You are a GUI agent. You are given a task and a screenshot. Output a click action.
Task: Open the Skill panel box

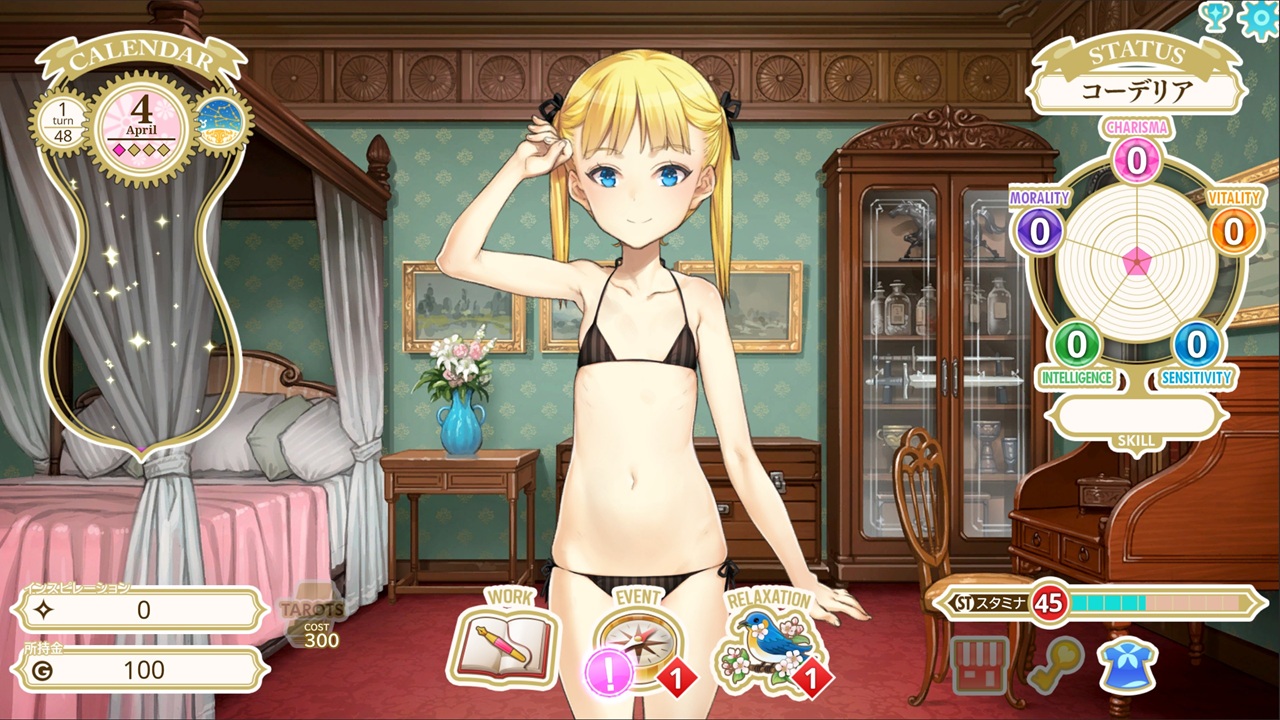point(1136,416)
